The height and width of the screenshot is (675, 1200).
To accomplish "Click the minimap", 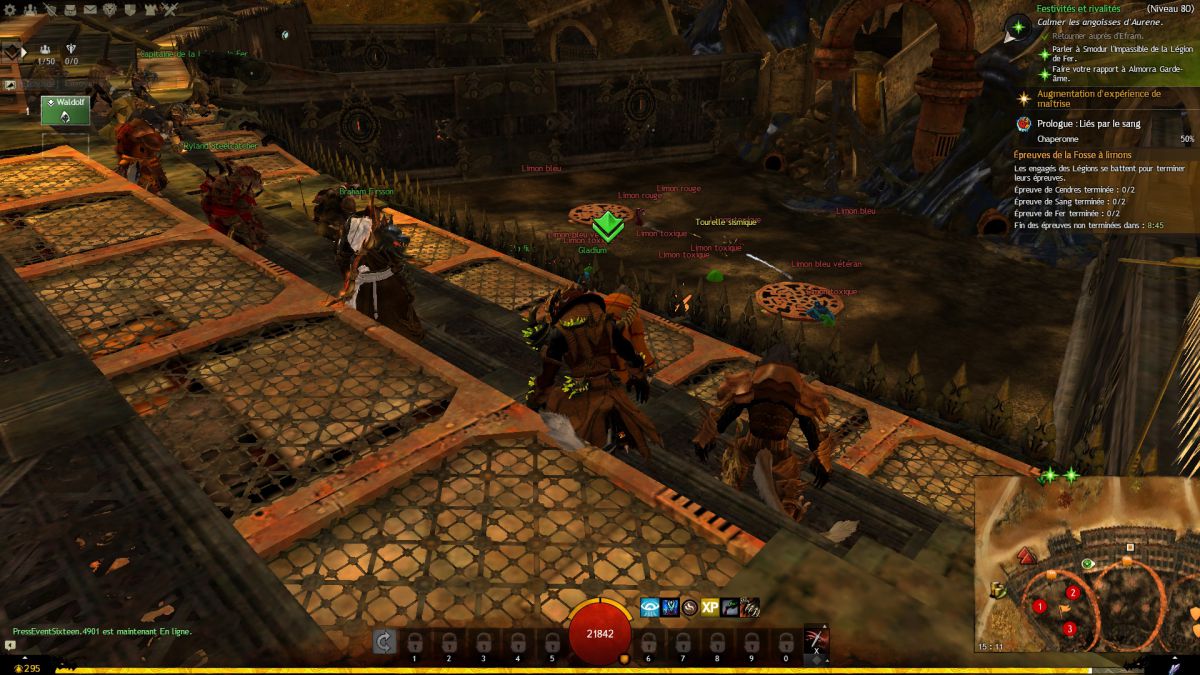I will (1086, 566).
